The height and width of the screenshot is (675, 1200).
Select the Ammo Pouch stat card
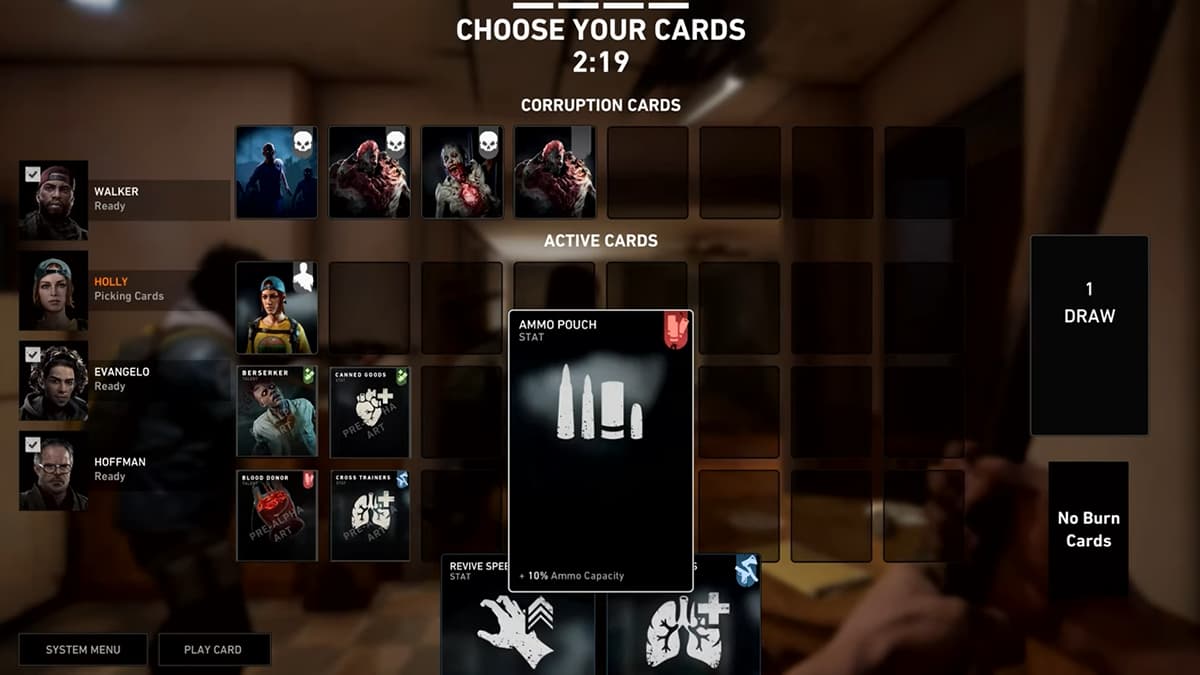click(600, 450)
